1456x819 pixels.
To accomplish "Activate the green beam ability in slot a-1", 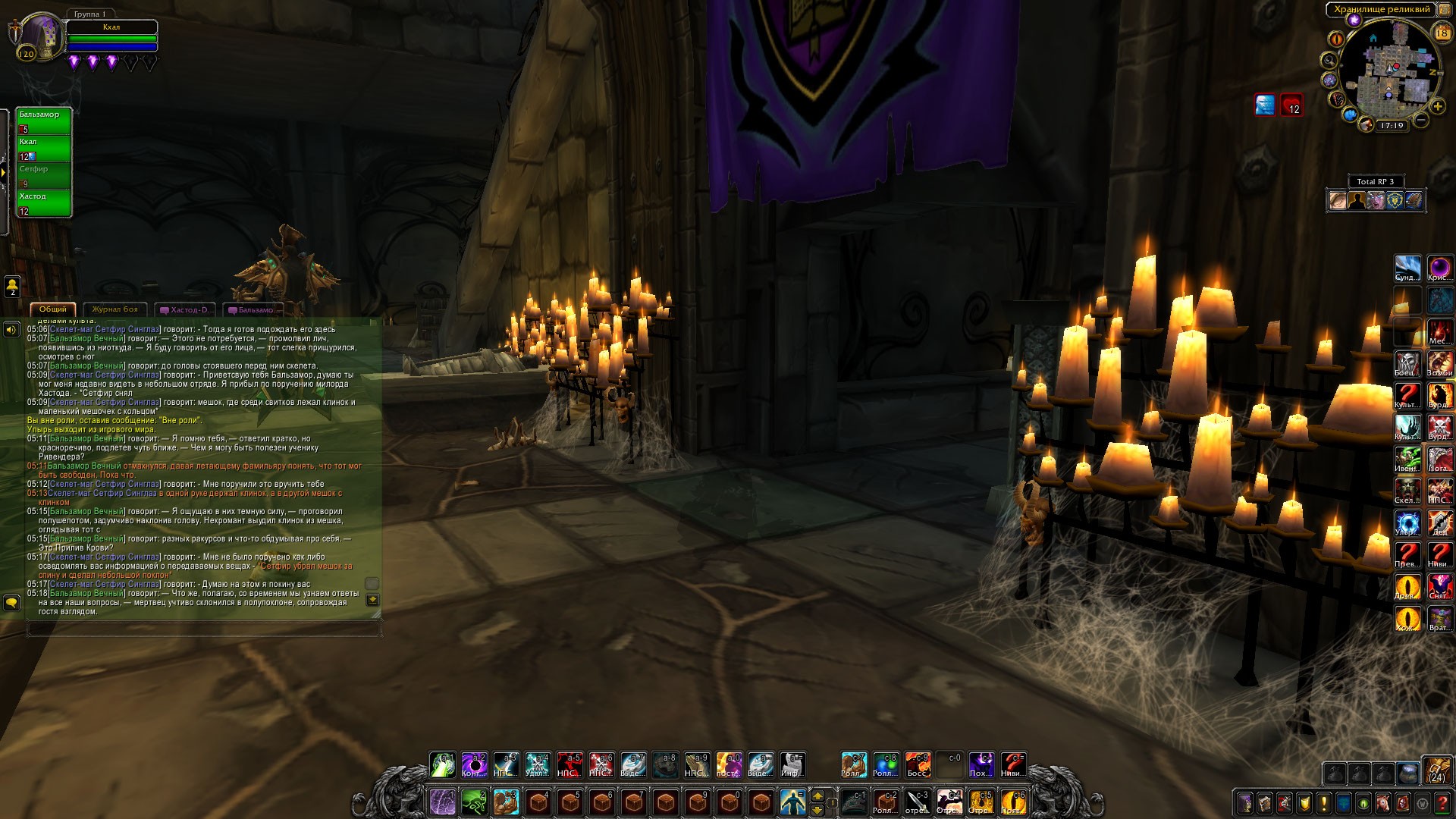I will (x=442, y=764).
